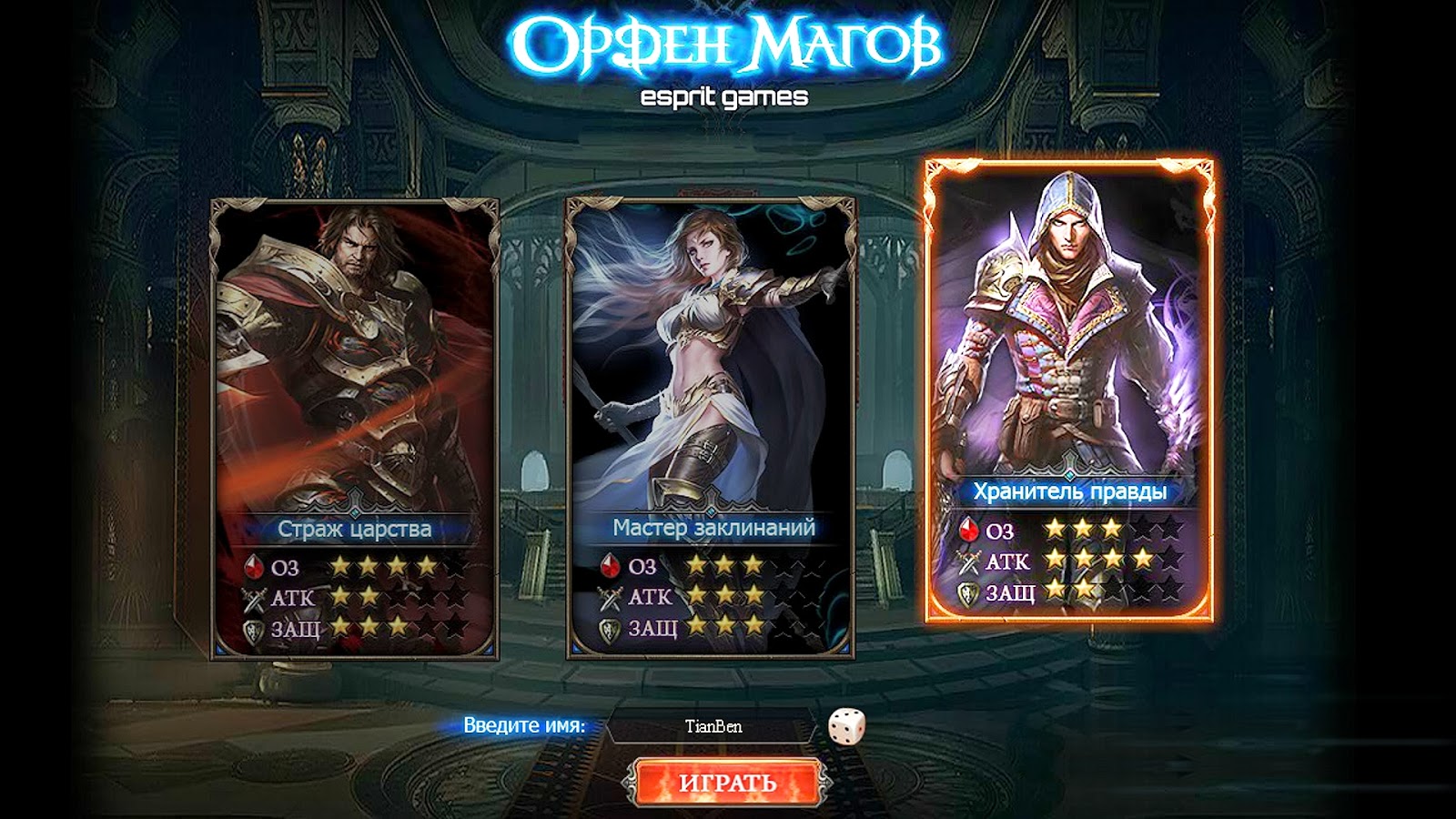This screenshot has height=819, width=1456.
Task: Click the name input field with TianBen
Action: click(x=713, y=727)
